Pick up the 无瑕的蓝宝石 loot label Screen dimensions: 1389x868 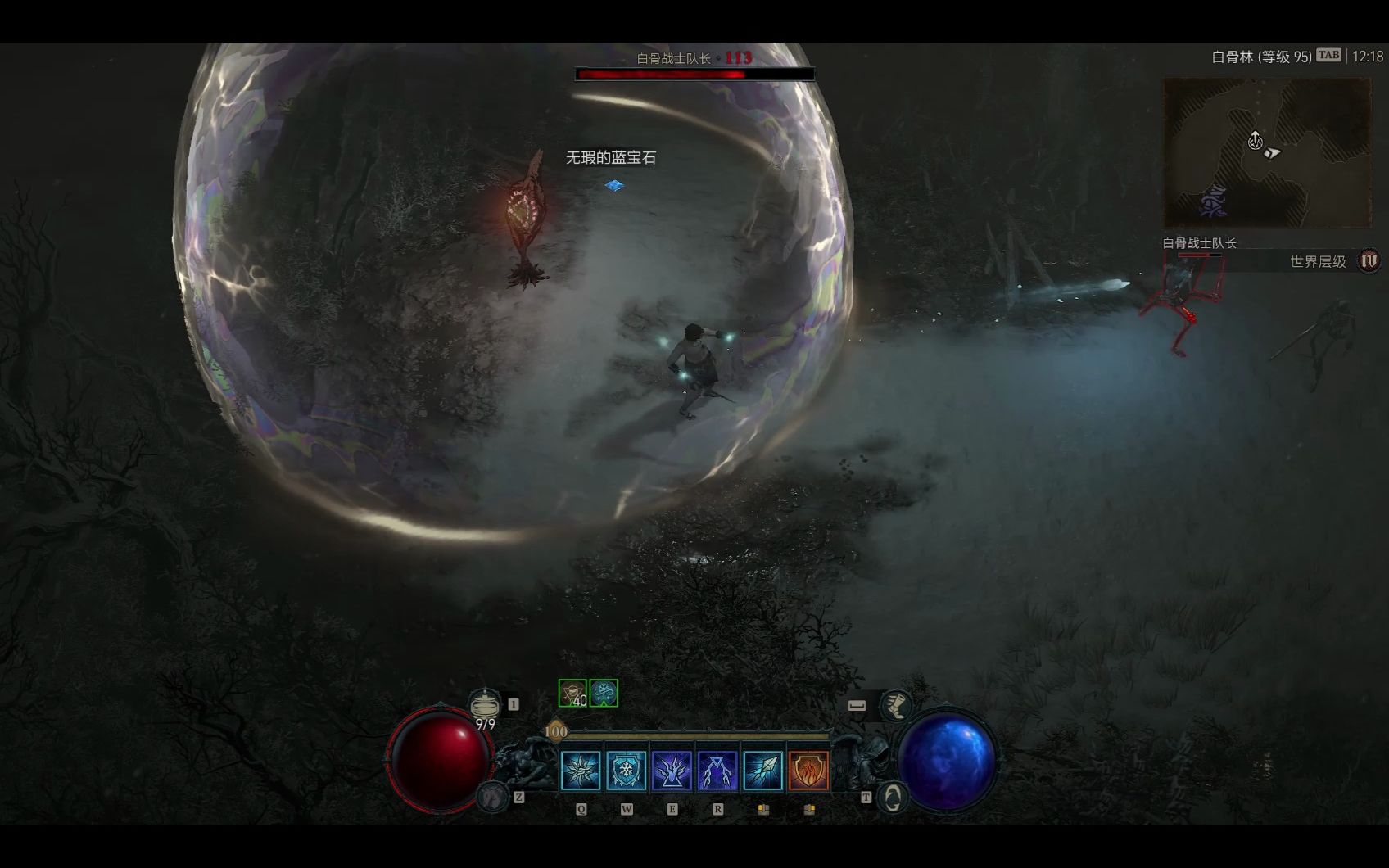[x=611, y=158]
